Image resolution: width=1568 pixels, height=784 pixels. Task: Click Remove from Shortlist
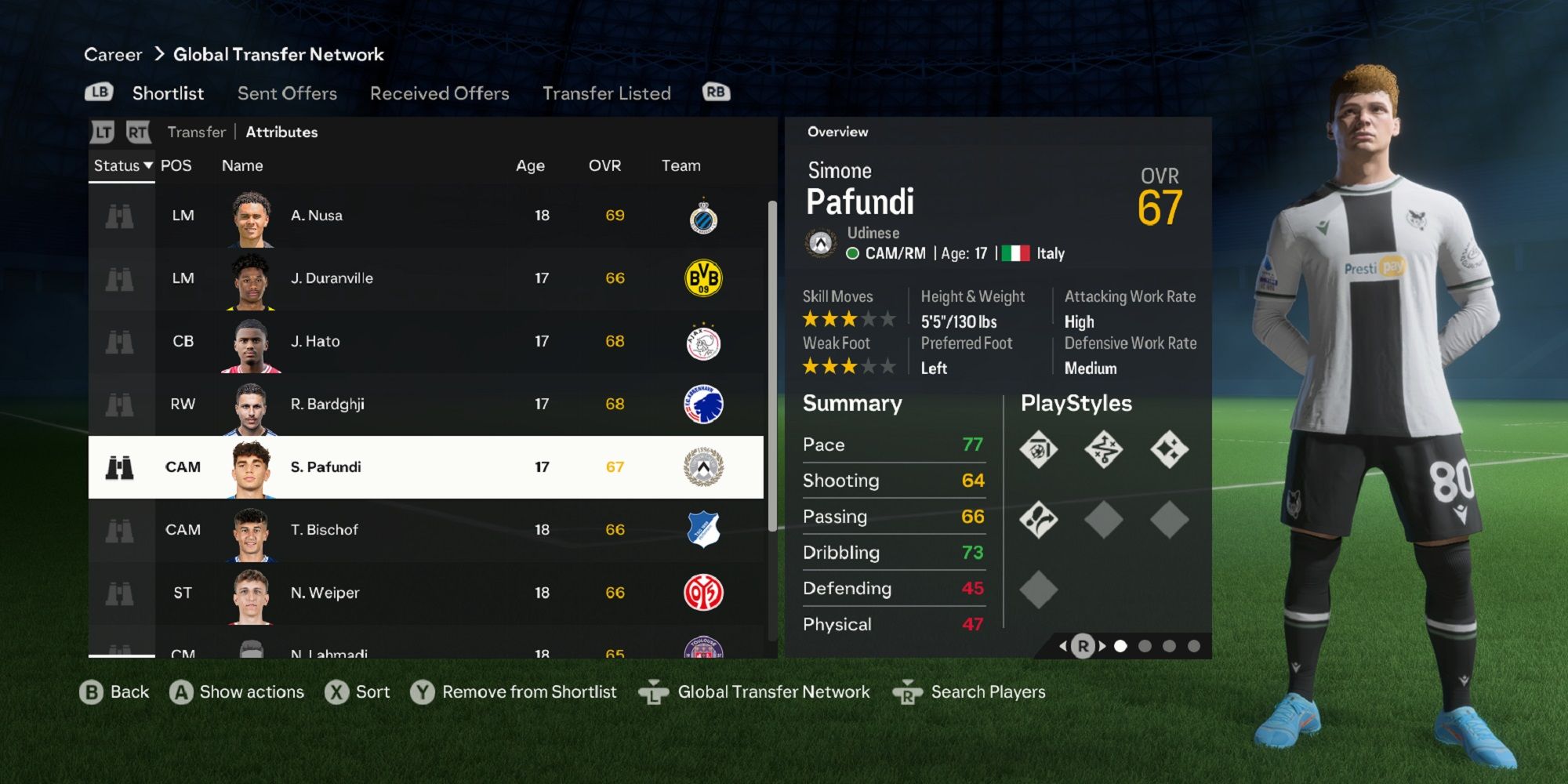[x=530, y=691]
